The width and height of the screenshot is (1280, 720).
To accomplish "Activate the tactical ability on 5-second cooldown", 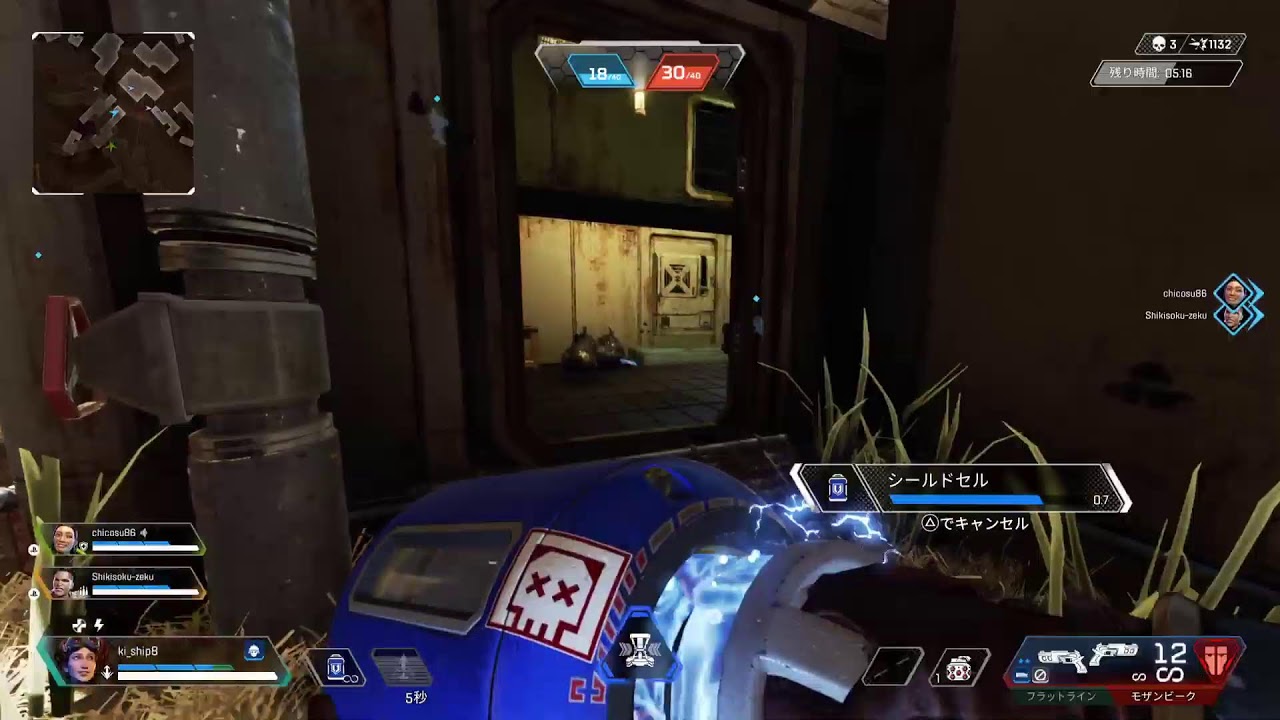I will pos(402,667).
